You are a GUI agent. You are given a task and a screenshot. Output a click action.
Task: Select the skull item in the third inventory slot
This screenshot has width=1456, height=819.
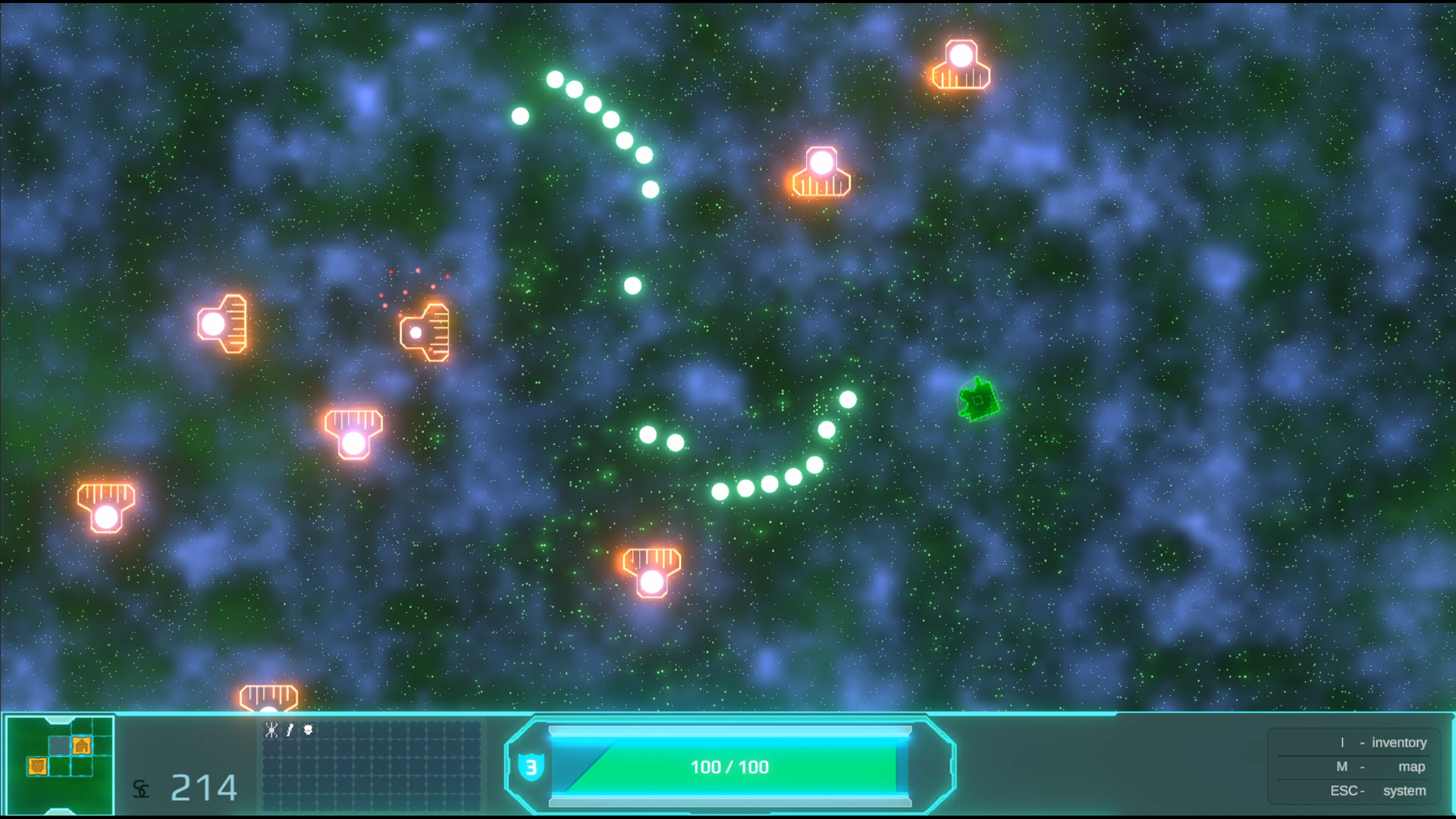(308, 730)
